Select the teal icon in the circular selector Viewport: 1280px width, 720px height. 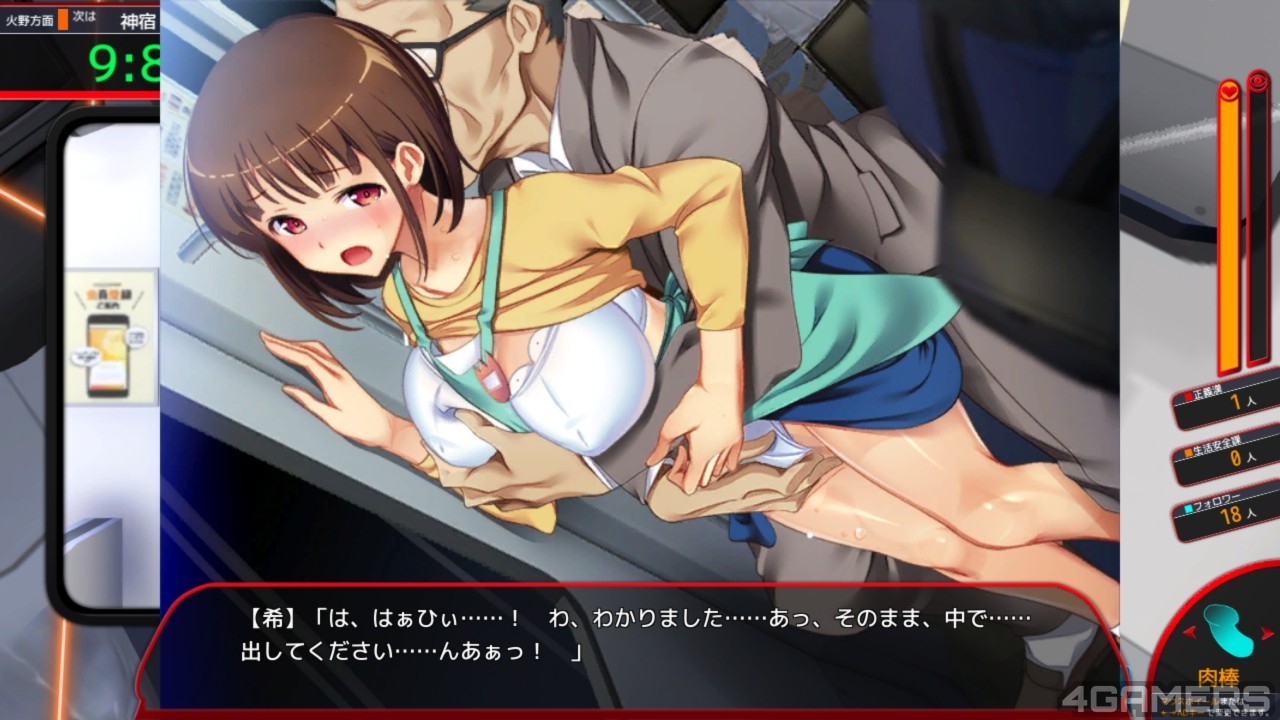[1227, 629]
